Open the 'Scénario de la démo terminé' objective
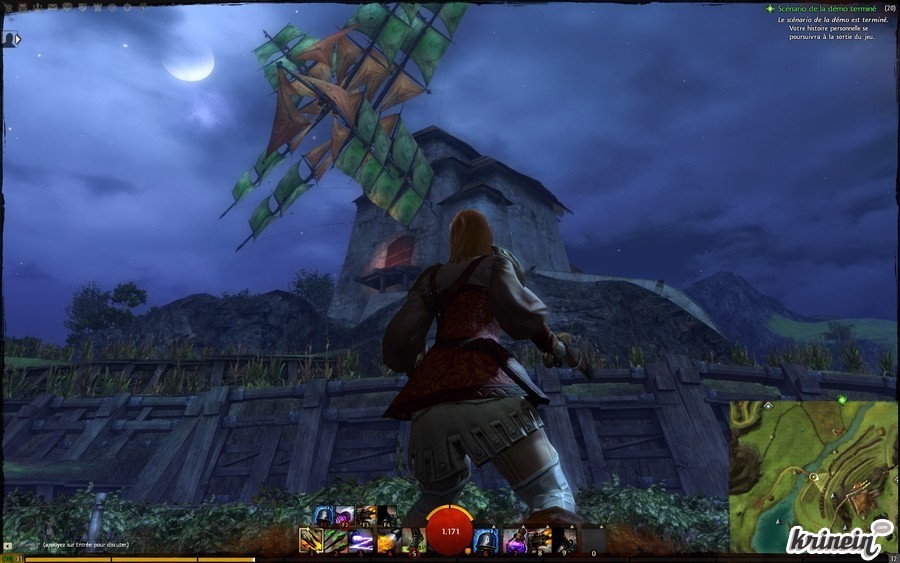This screenshot has width=900, height=563. 827,8
